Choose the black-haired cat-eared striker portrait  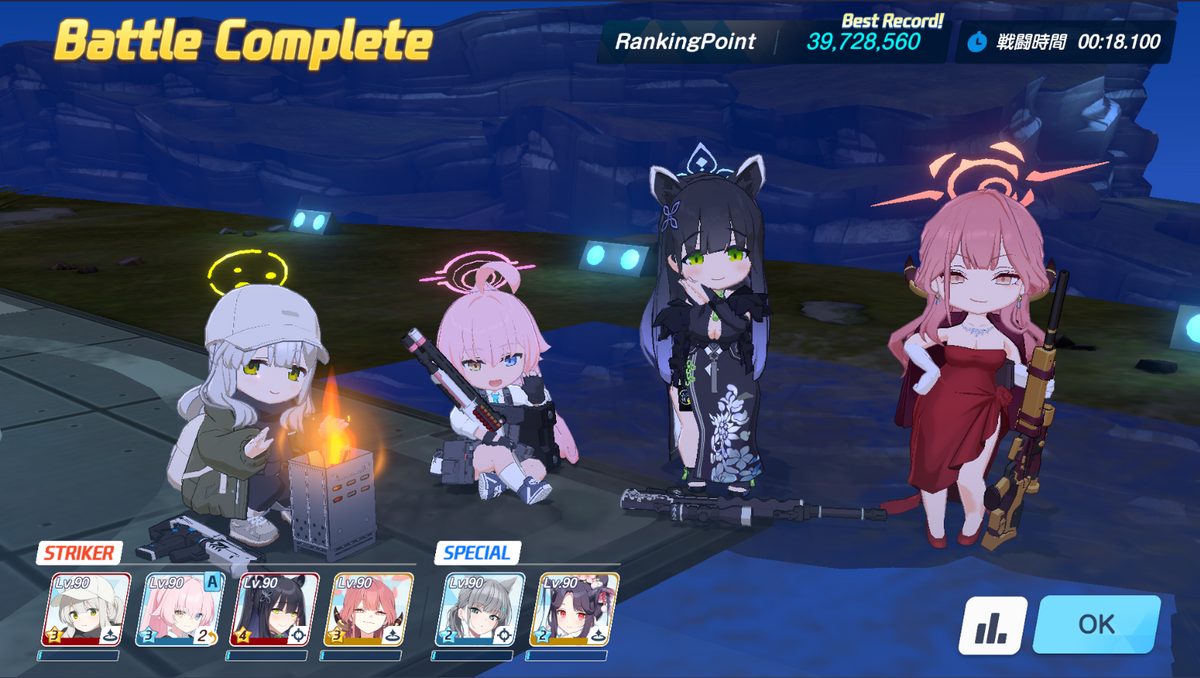click(x=275, y=608)
